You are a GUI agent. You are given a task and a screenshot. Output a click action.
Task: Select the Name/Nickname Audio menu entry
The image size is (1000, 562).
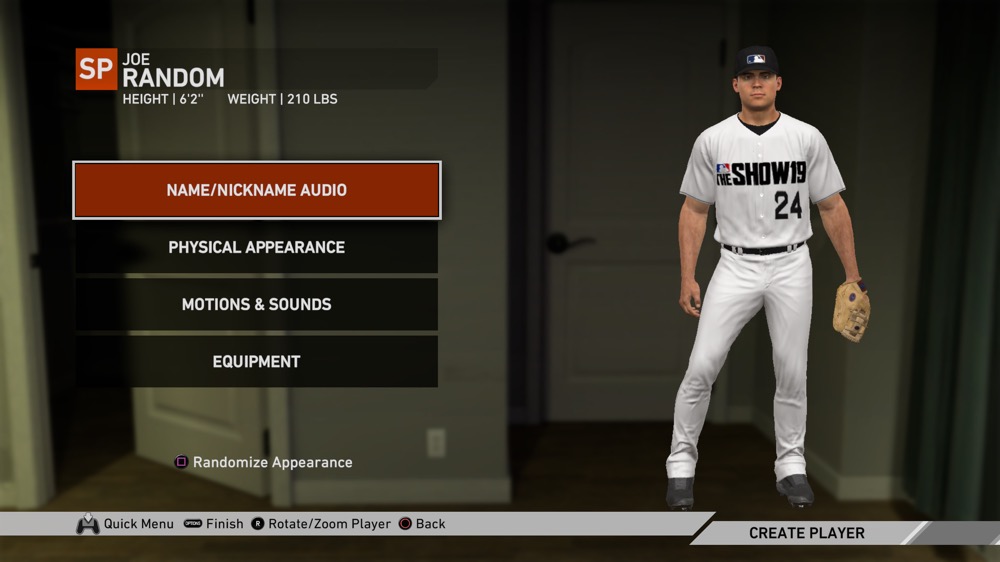coord(256,190)
